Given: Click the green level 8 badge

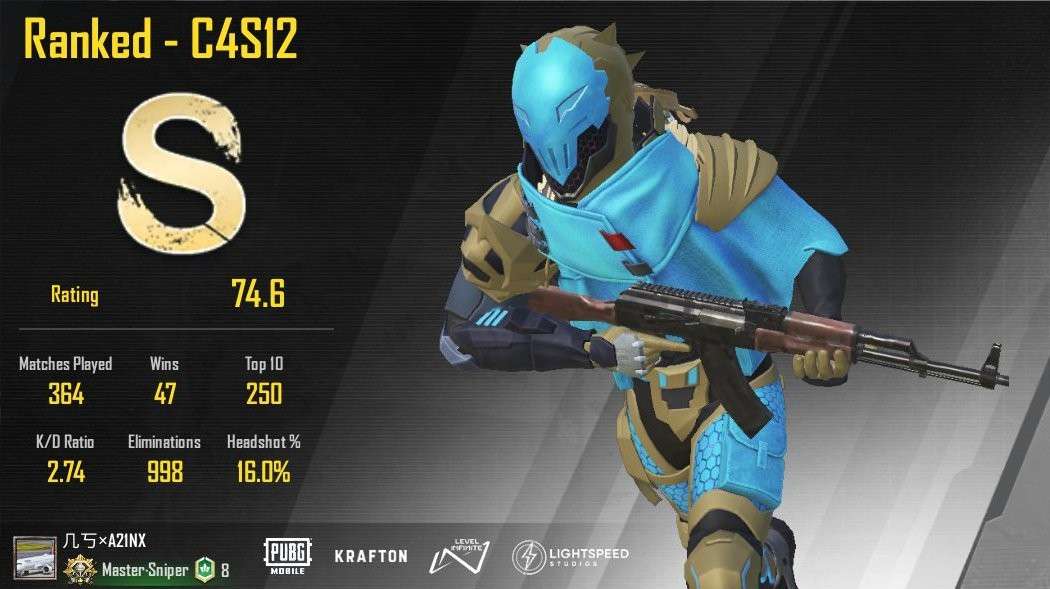Looking at the screenshot, I should coord(204,570).
